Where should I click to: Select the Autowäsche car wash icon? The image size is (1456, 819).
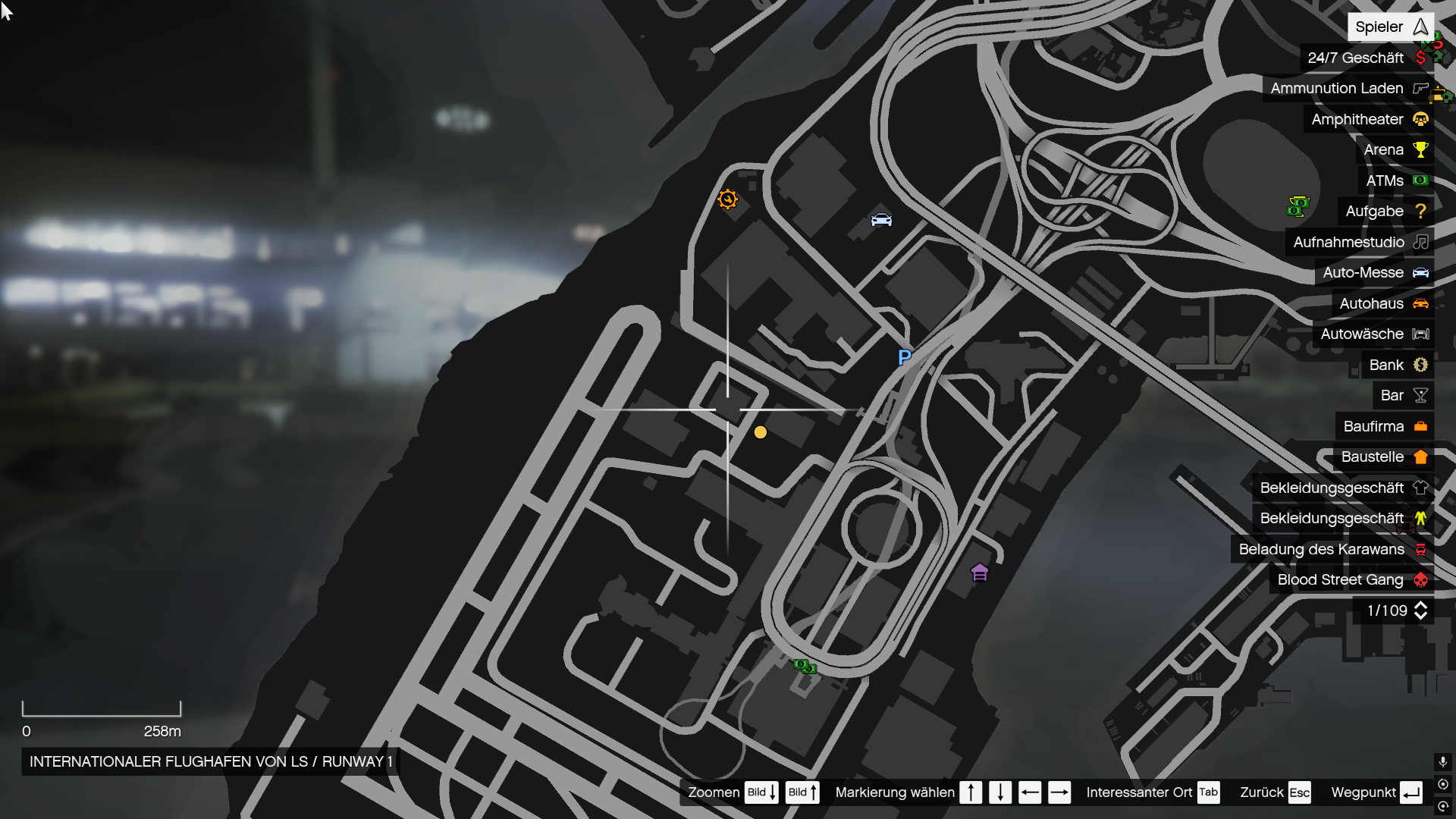[1421, 334]
